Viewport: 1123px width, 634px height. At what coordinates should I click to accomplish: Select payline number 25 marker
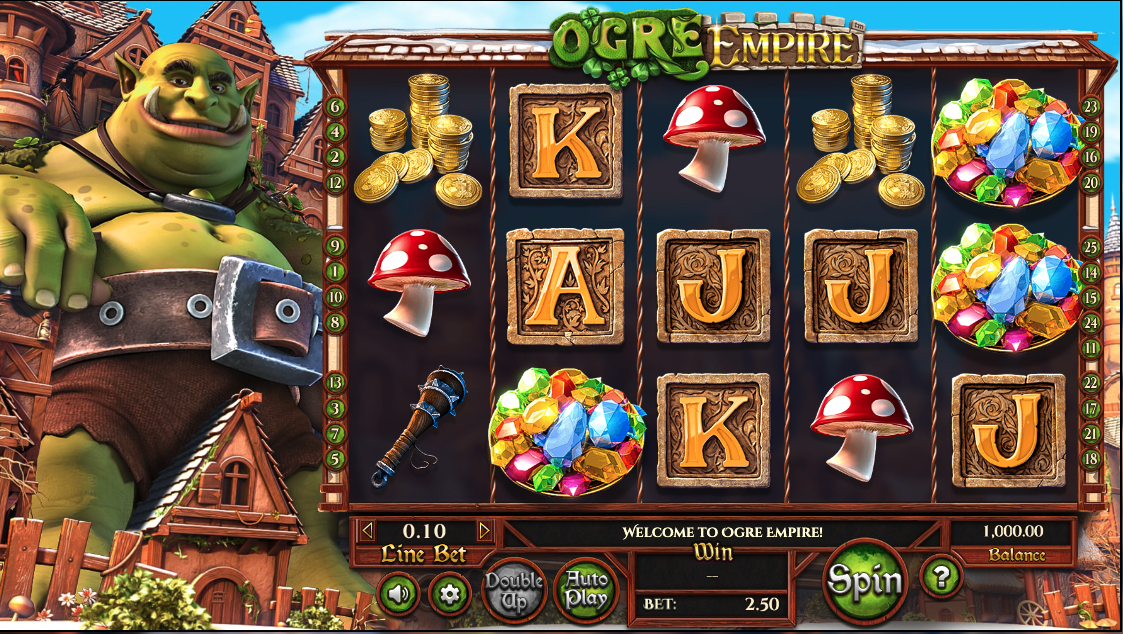tap(1091, 246)
